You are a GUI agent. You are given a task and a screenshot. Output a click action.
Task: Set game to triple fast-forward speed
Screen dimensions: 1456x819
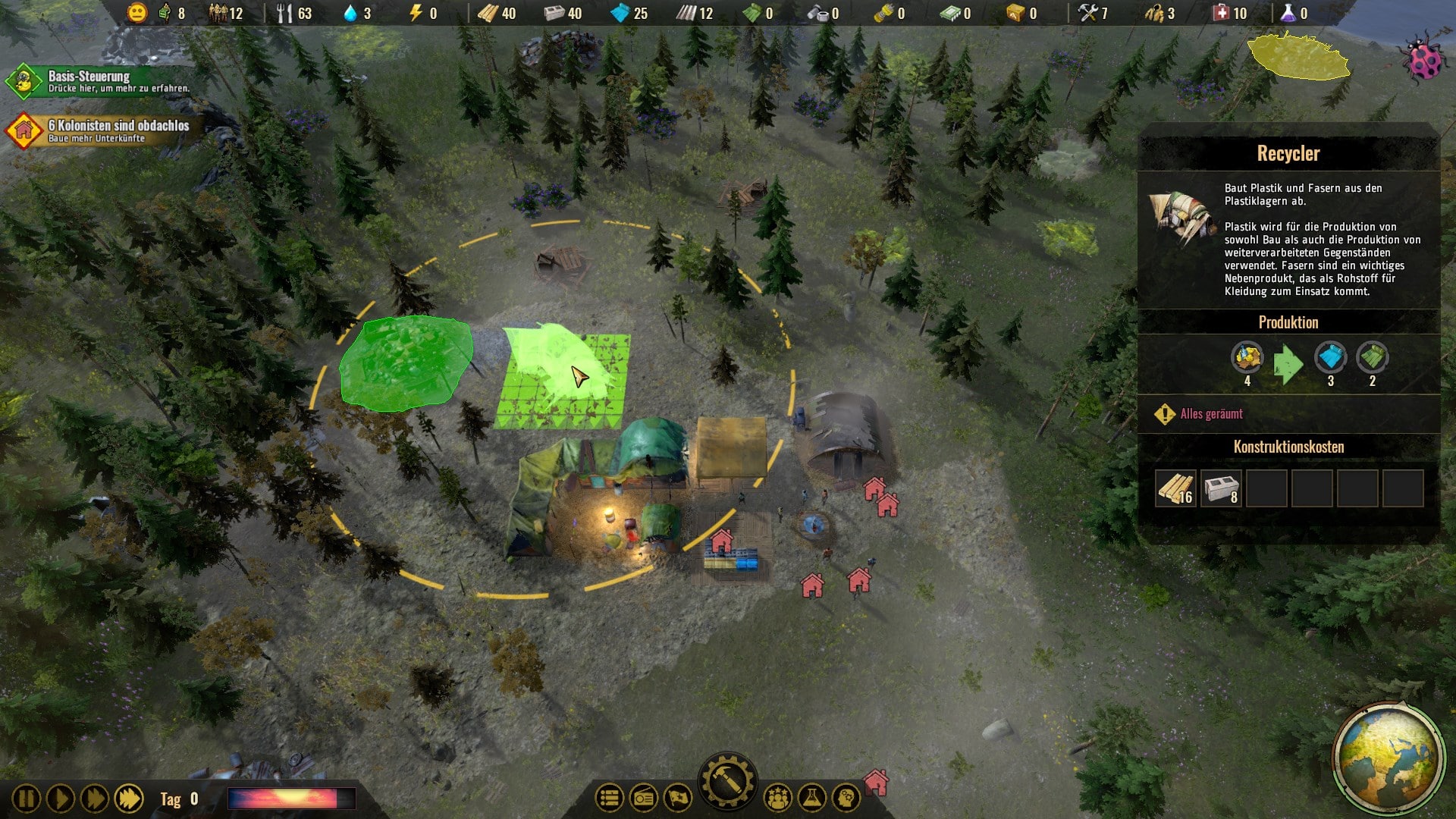(x=129, y=799)
